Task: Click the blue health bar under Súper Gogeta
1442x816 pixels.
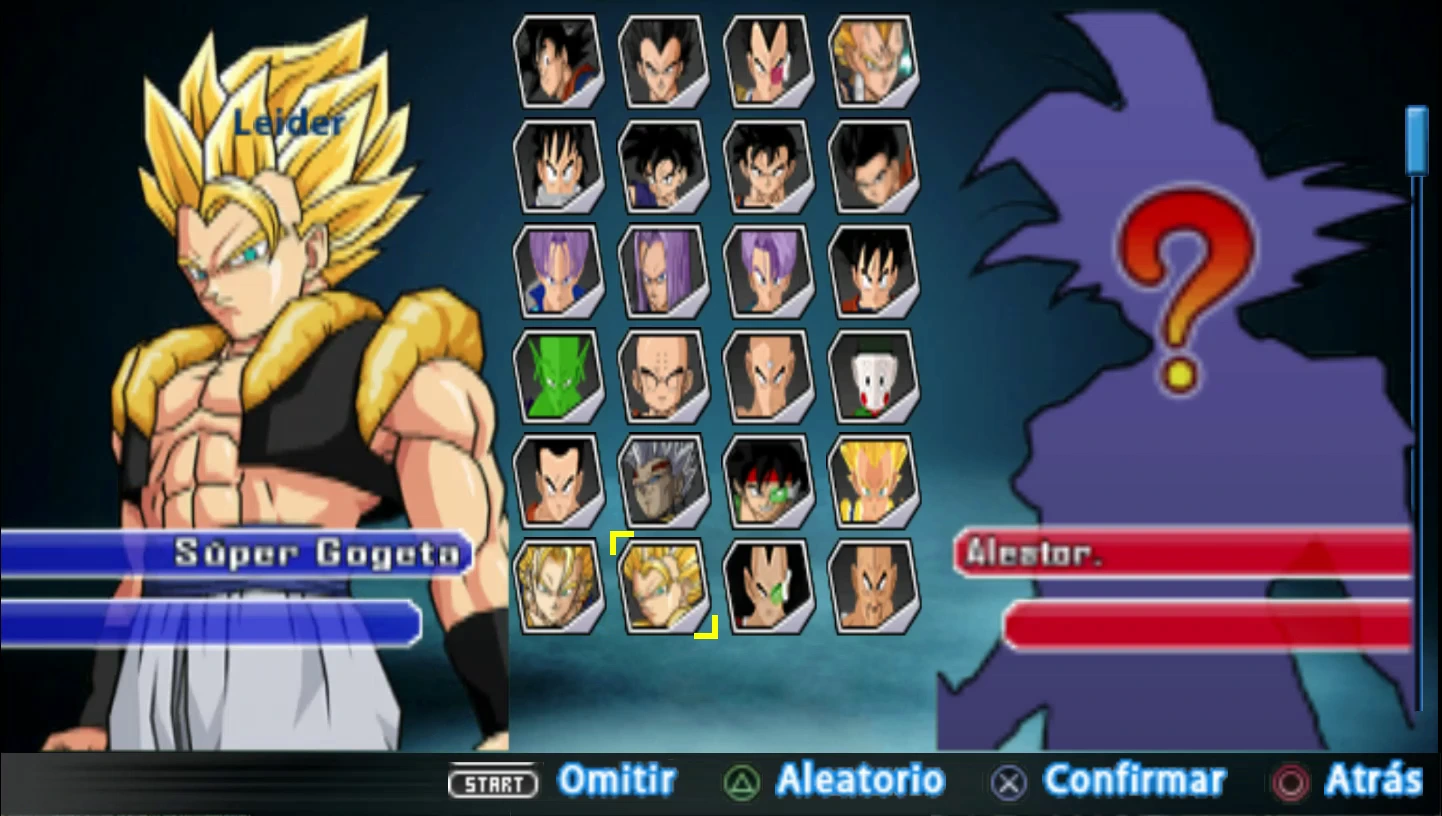Action: point(212,623)
